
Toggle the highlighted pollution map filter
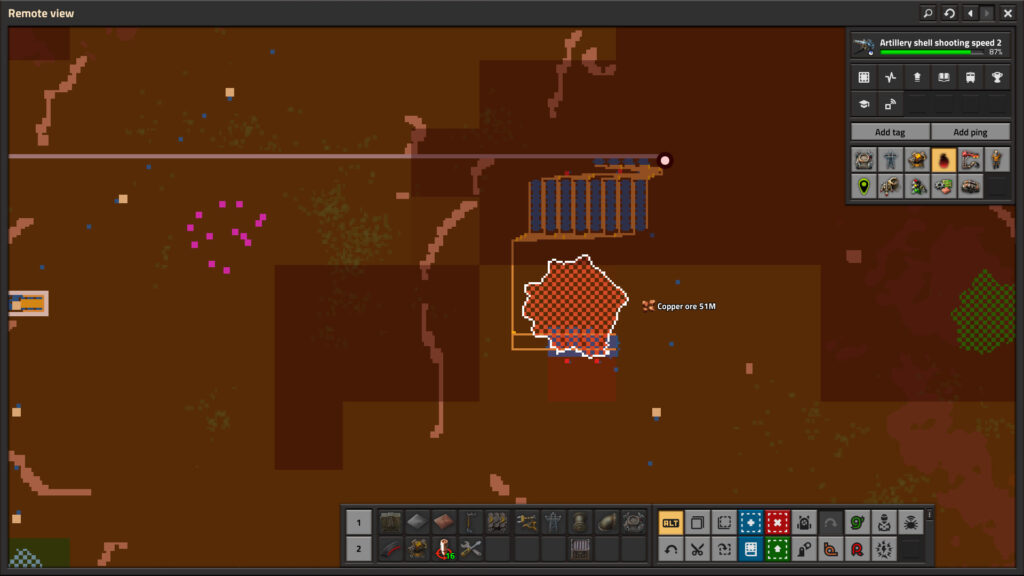(x=943, y=160)
